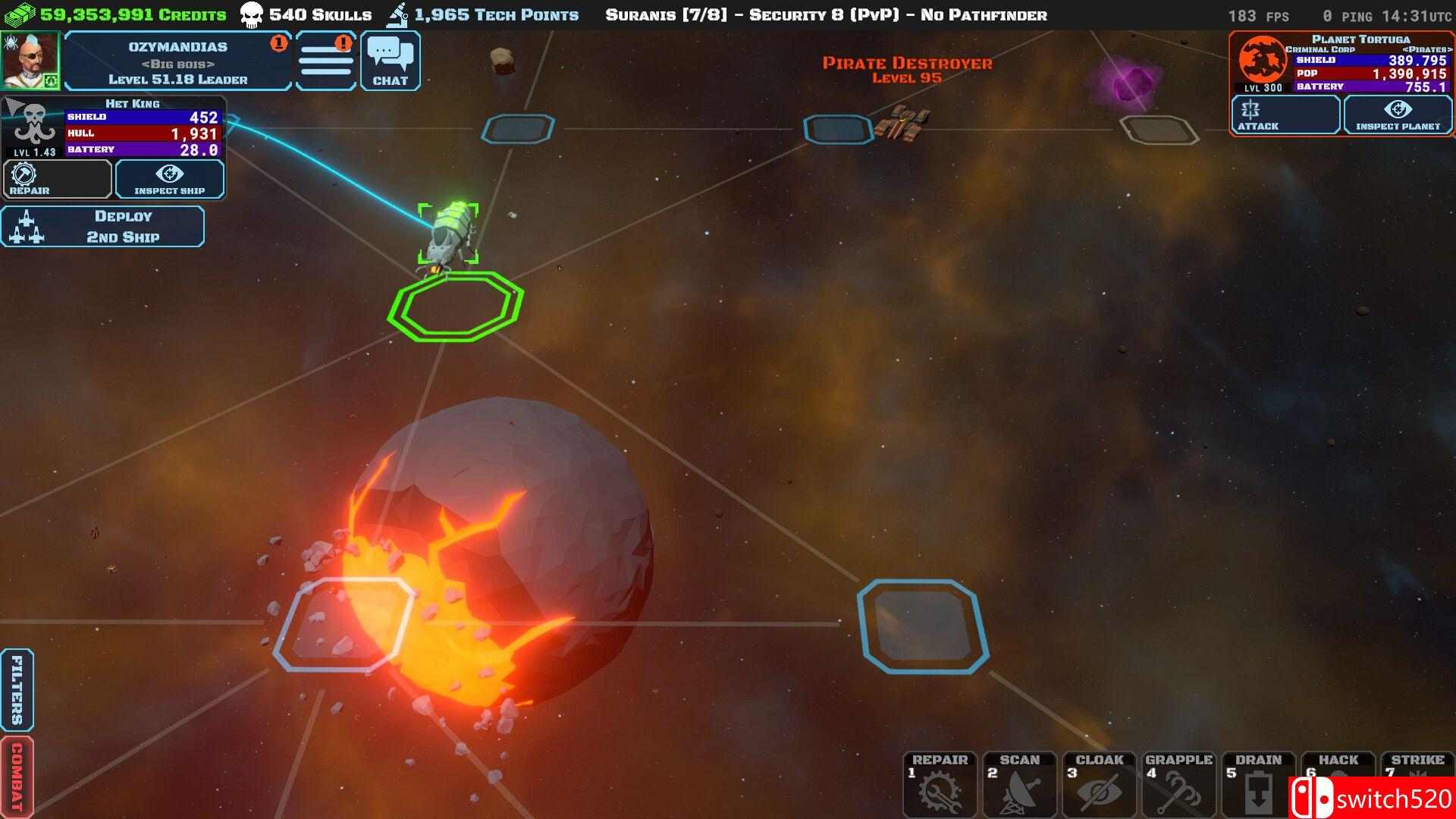Activate the Drain ability

(1258, 784)
